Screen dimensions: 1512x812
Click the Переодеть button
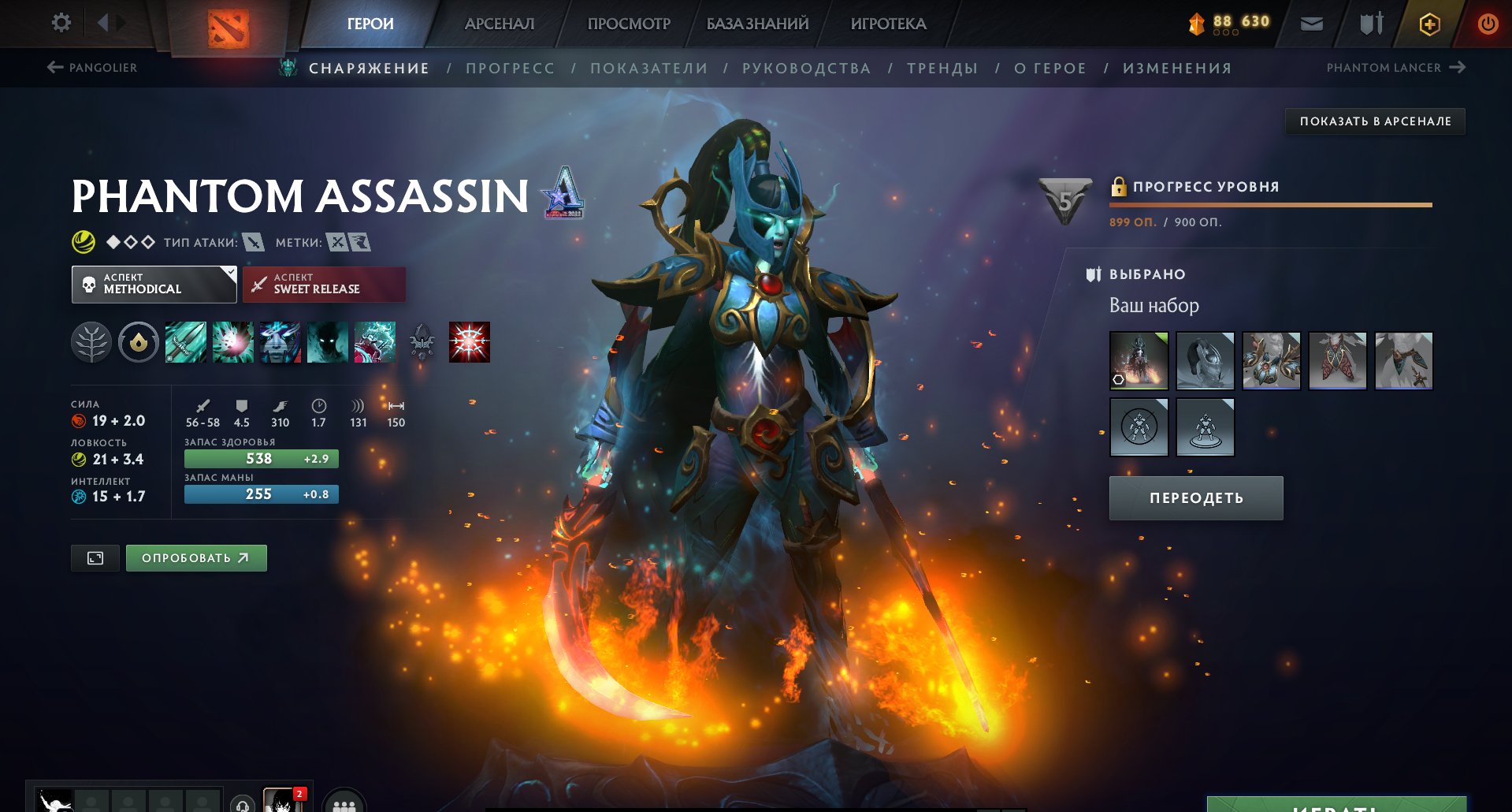[x=1195, y=498]
